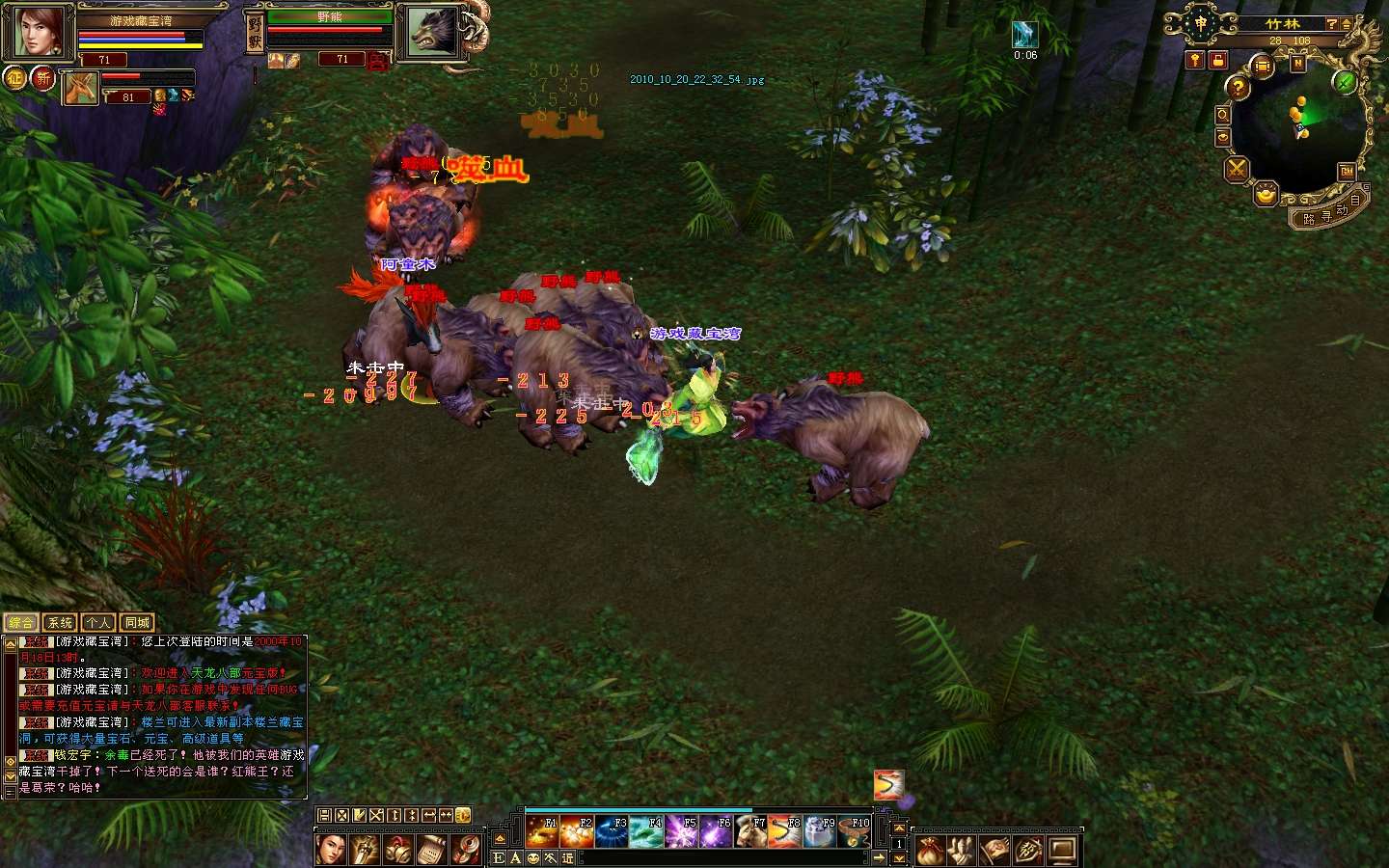Viewport: 1389px width, 868px height.
Task: Open the bag pouch icon
Action: [929, 851]
